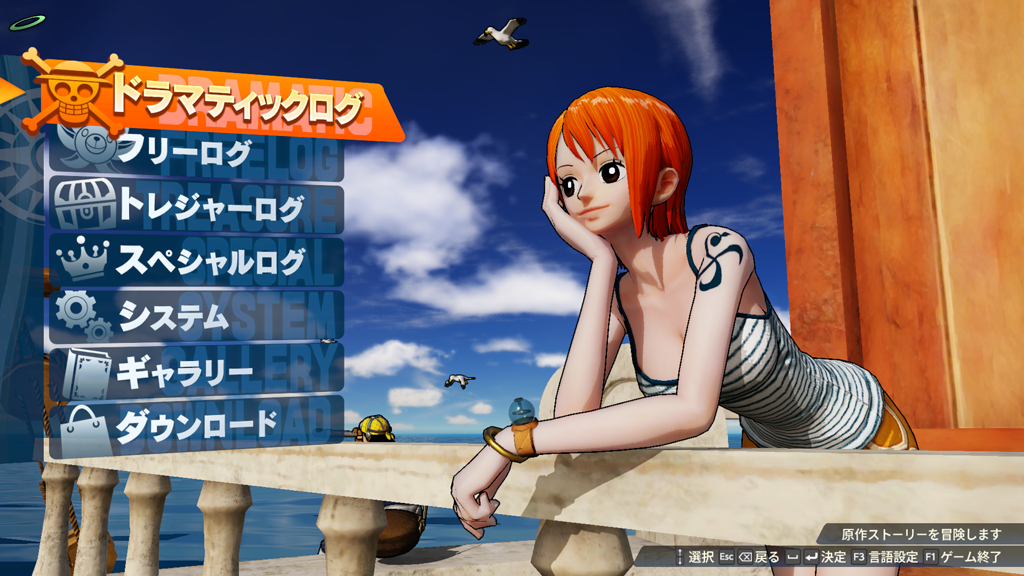Select the ドラマティックログ menu entry

pyautogui.click(x=235, y=102)
